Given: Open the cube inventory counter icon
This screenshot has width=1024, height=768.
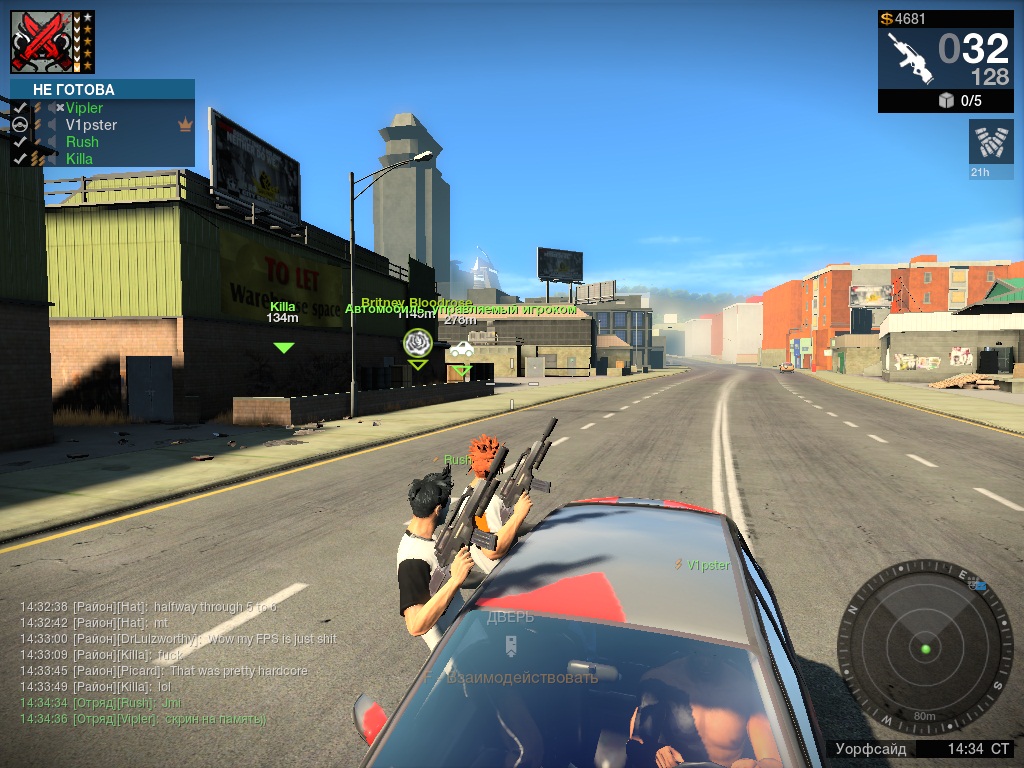Looking at the screenshot, I should click(x=946, y=101).
